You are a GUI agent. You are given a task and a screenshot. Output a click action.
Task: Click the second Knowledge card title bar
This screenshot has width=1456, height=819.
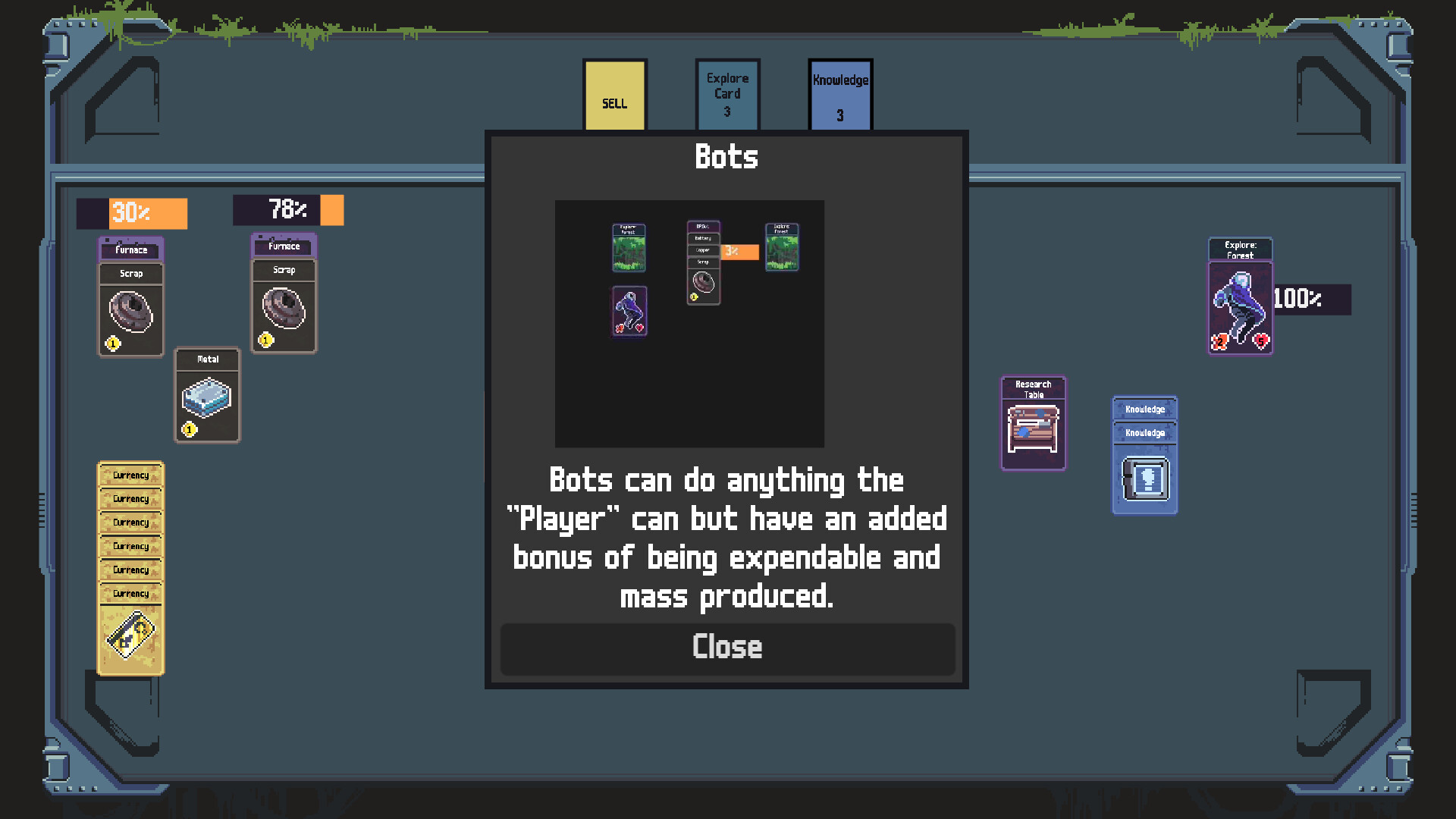coord(1144,434)
